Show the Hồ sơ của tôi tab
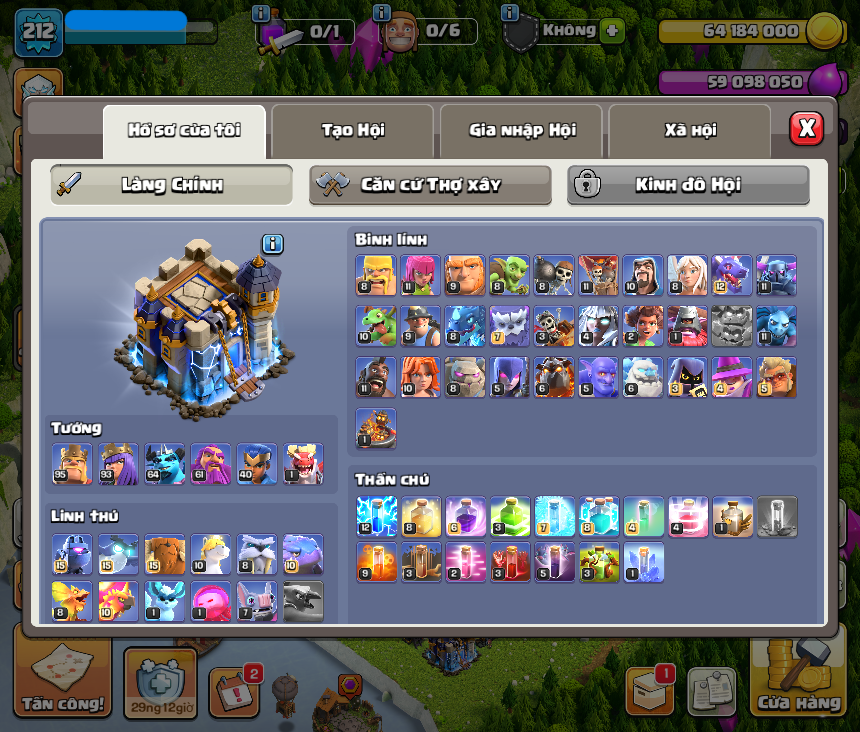 pyautogui.click(x=184, y=130)
